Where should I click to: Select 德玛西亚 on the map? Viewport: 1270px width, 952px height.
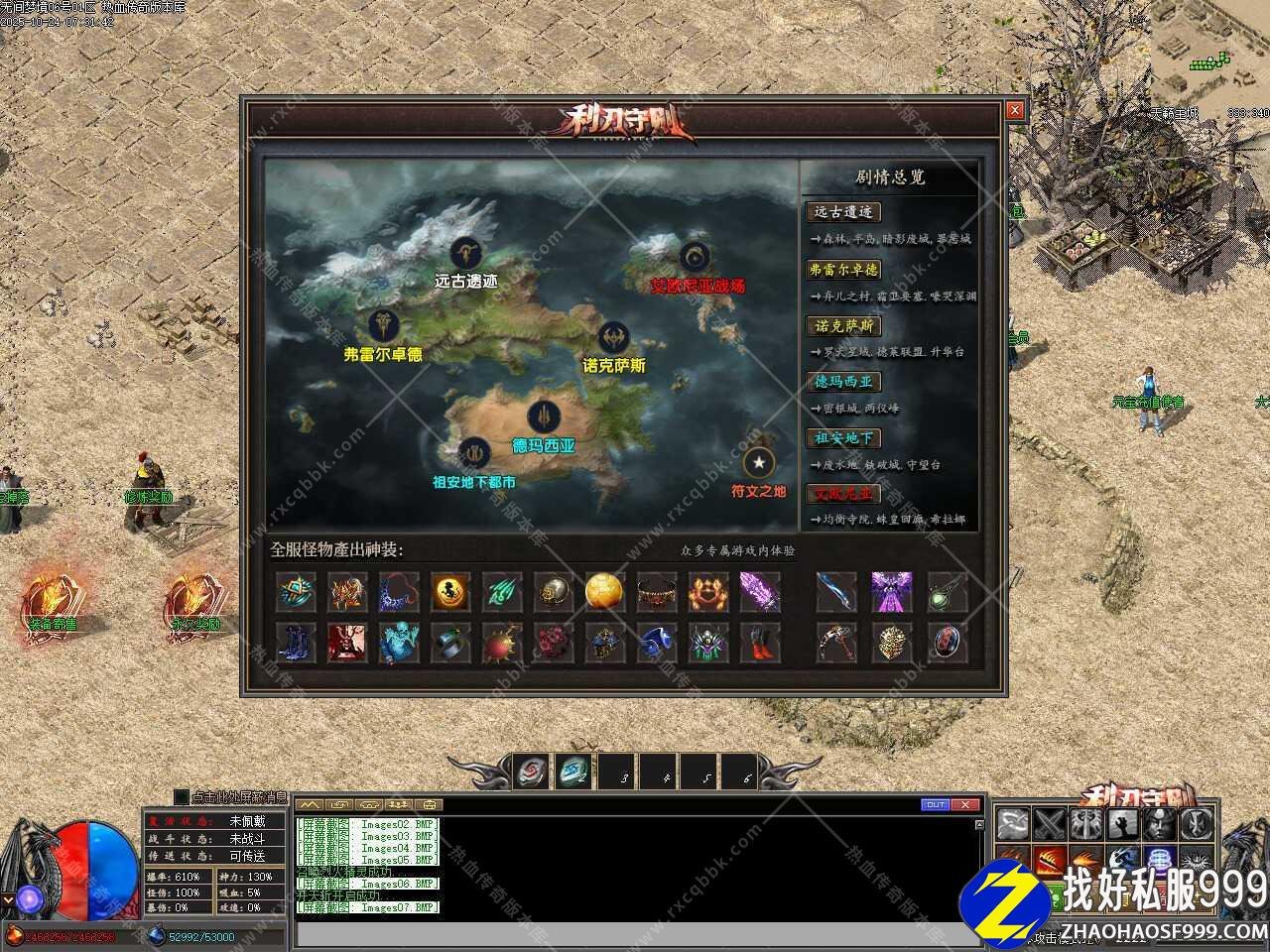(543, 417)
